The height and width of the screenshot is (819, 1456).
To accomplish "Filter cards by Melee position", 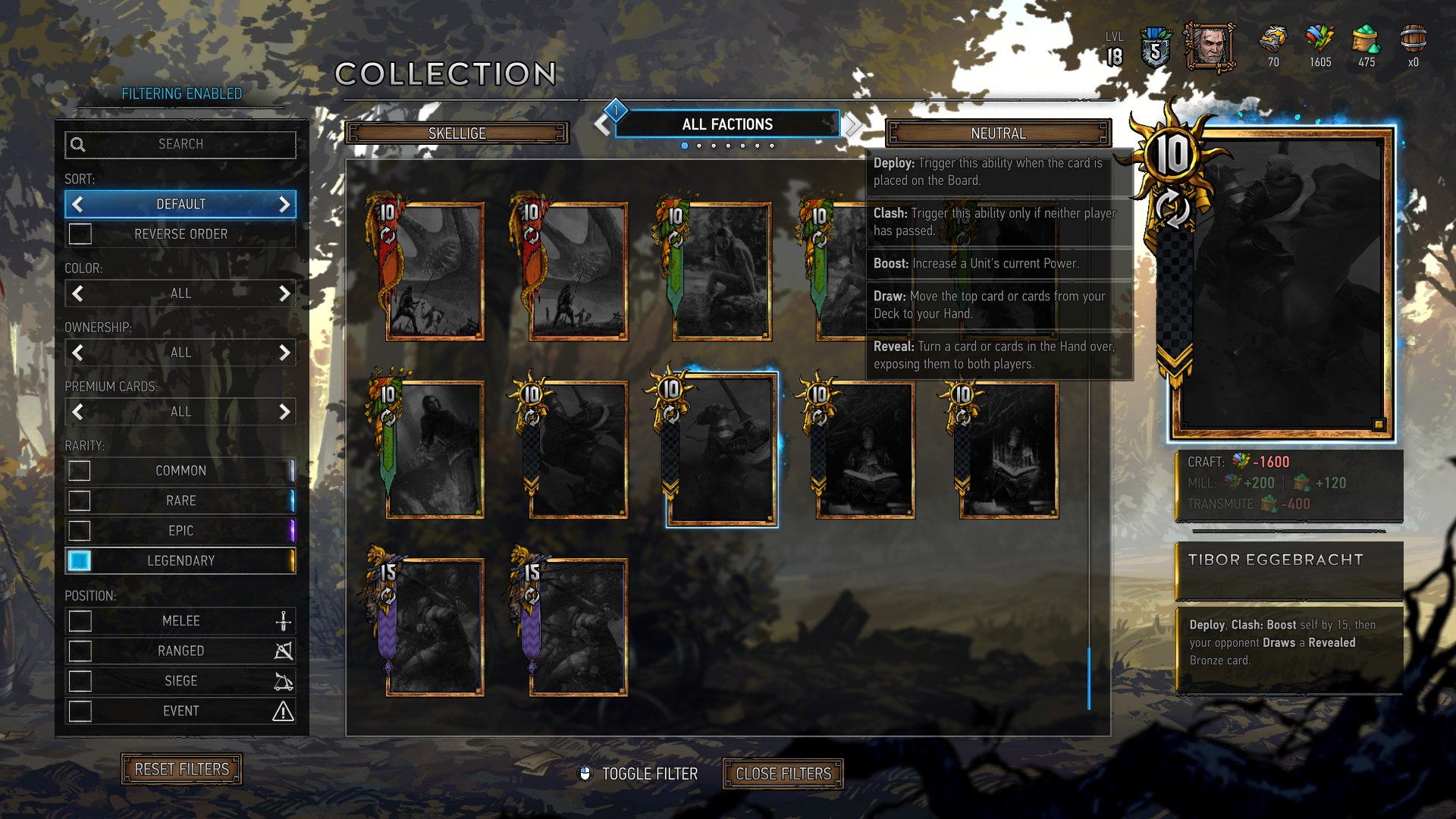I will coord(80,621).
